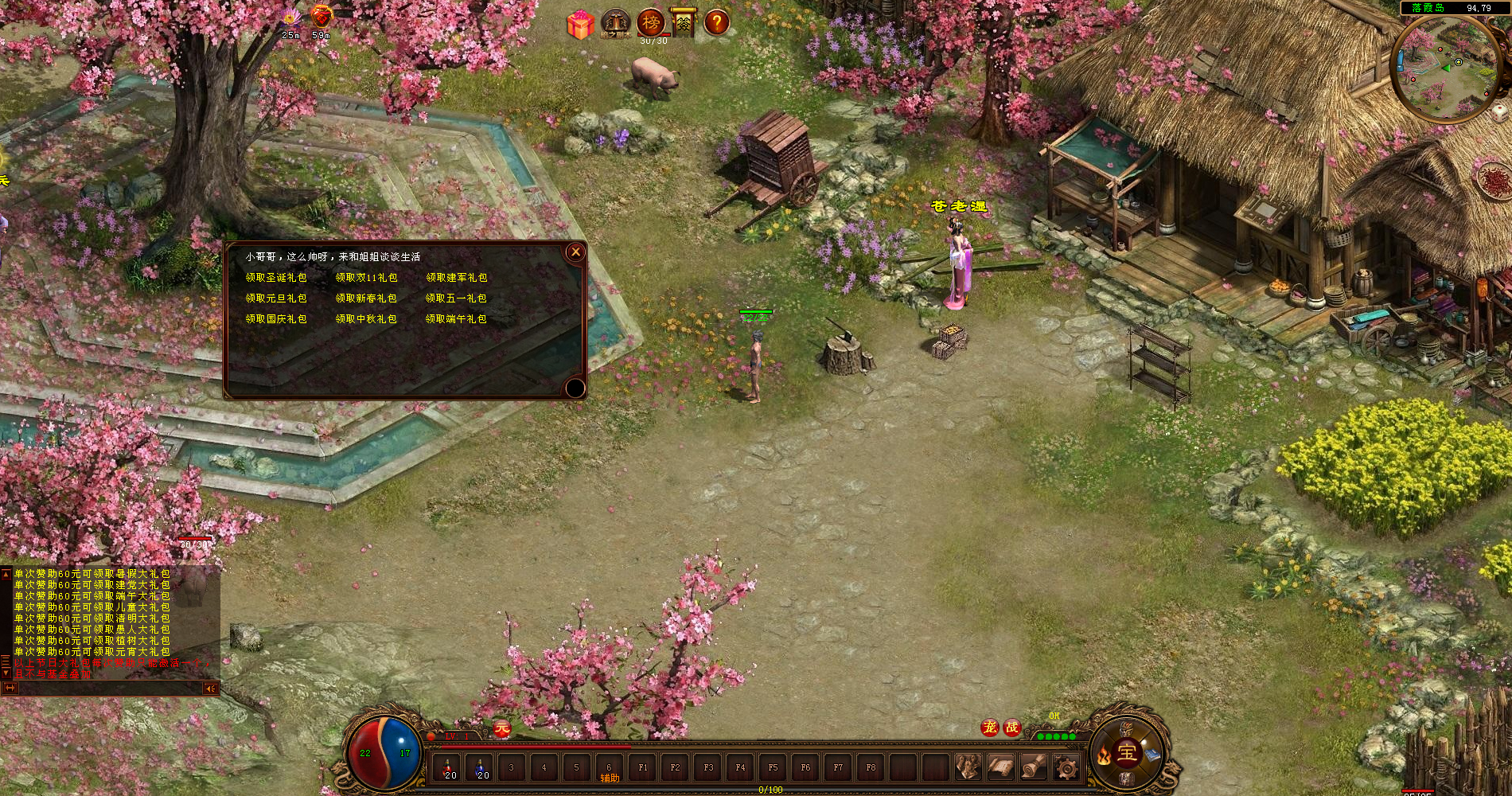Viewport: 1512px width, 796px height.
Task: Click the F1 skill hotbar slot
Action: [x=641, y=767]
